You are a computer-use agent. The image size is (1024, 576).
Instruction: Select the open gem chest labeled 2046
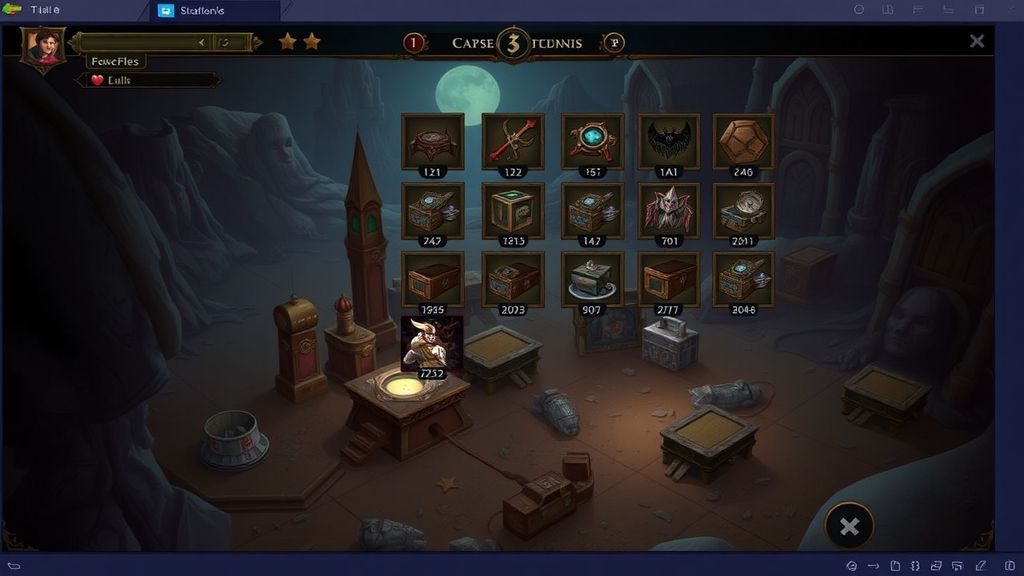pyautogui.click(x=743, y=278)
